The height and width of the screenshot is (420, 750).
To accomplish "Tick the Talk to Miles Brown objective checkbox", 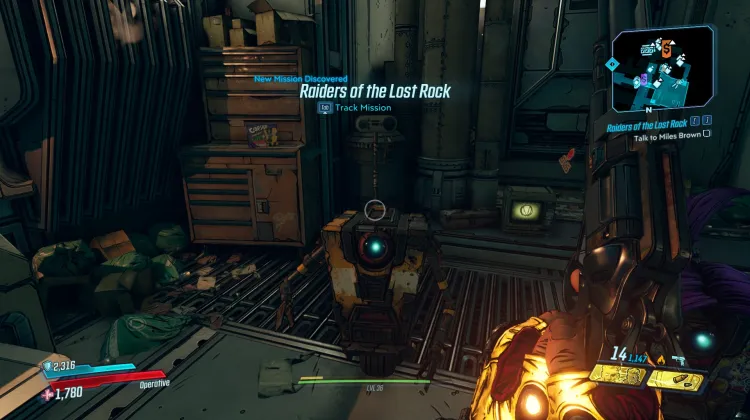I will [706, 134].
